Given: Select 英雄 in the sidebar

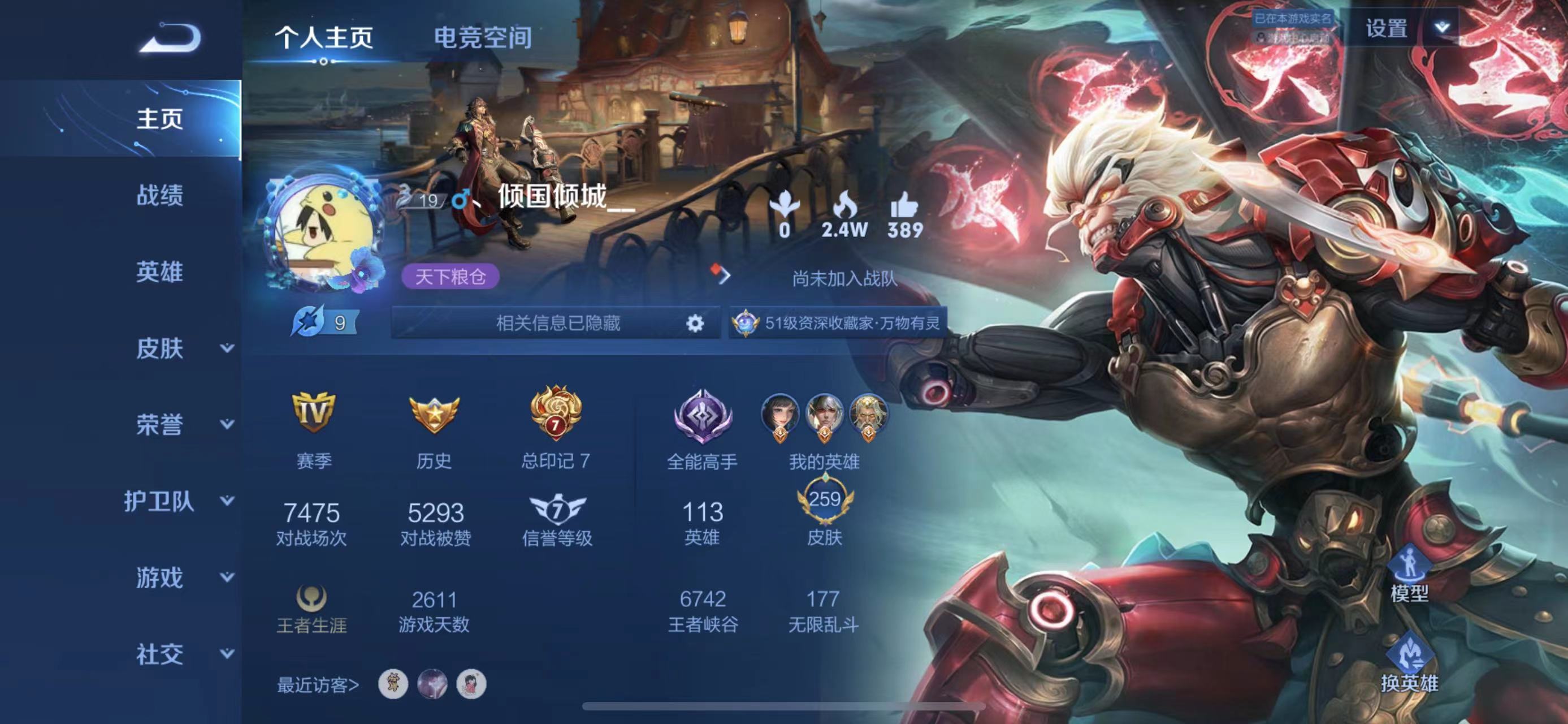Looking at the screenshot, I should (159, 271).
